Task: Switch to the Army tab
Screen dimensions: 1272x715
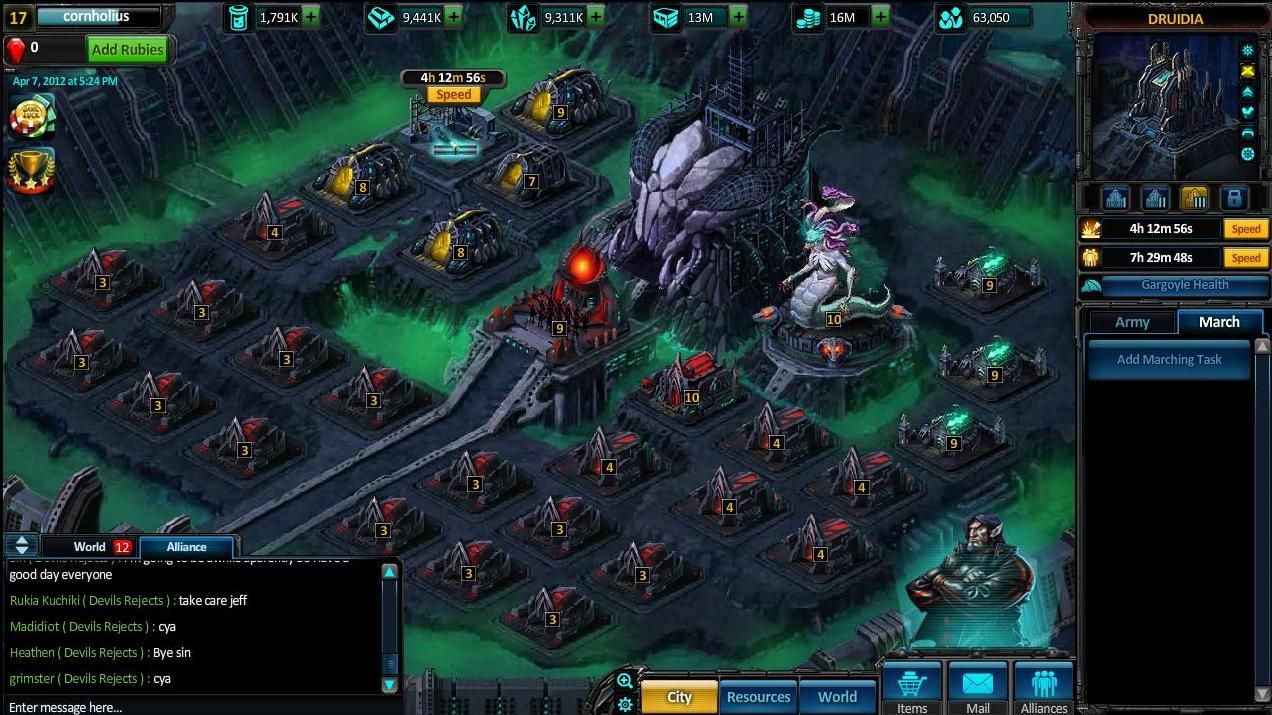Action: pyautogui.click(x=1132, y=322)
